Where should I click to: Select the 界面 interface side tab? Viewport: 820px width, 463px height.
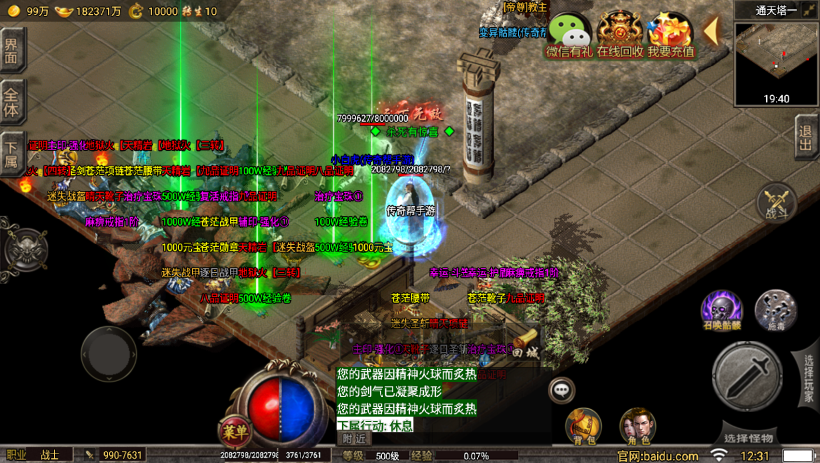click(x=11, y=50)
